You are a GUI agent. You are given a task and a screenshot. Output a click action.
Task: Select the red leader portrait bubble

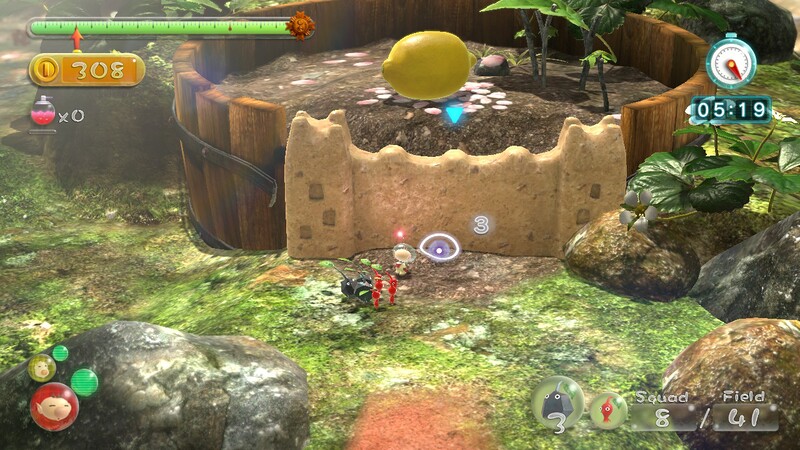pyautogui.click(x=54, y=405)
